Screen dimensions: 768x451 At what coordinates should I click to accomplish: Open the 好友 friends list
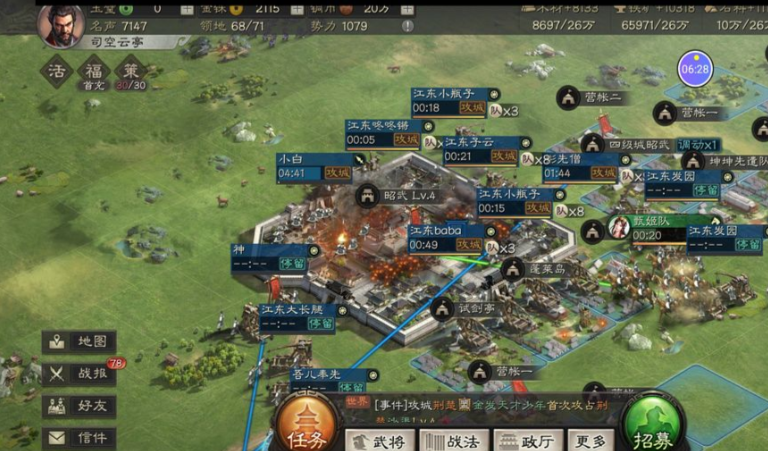pyautogui.click(x=79, y=406)
